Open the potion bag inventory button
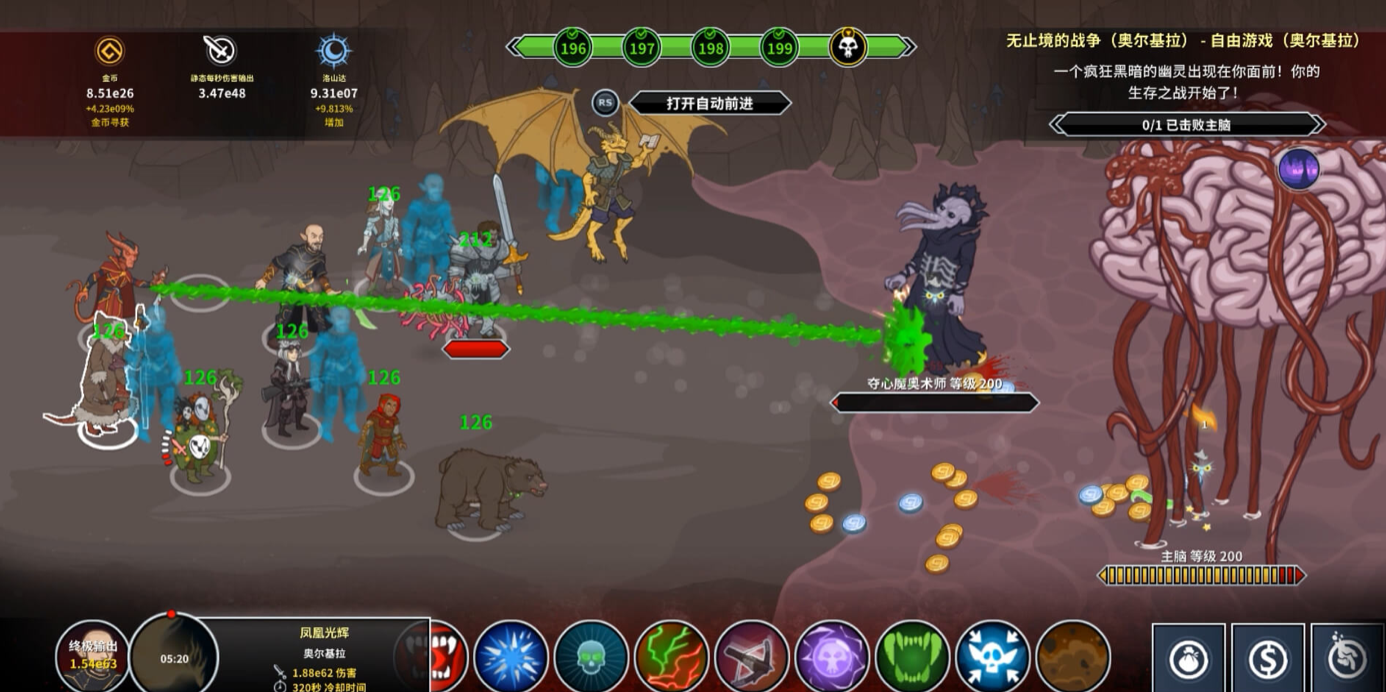 1189,660
